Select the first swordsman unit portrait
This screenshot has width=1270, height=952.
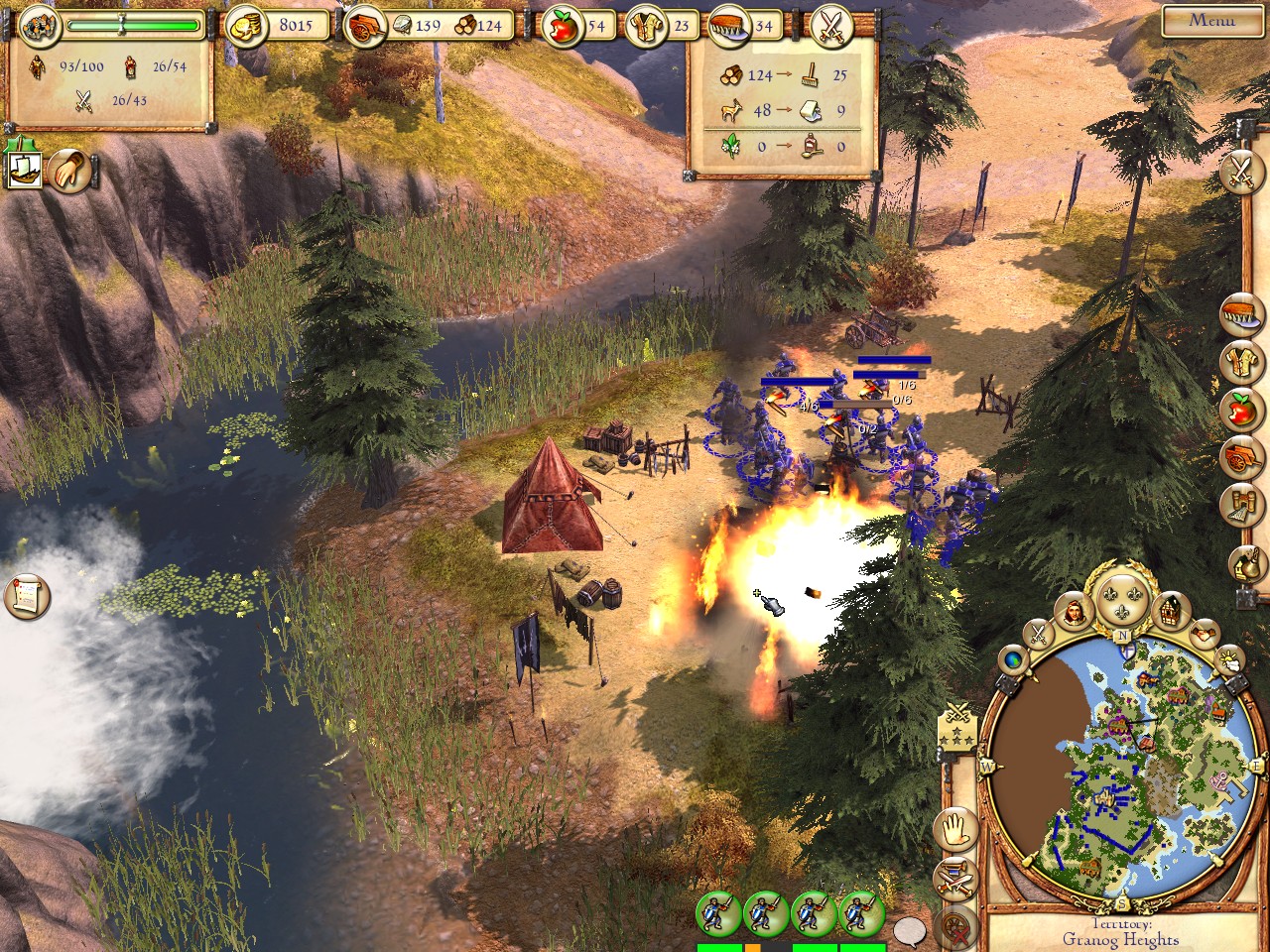pos(717,914)
